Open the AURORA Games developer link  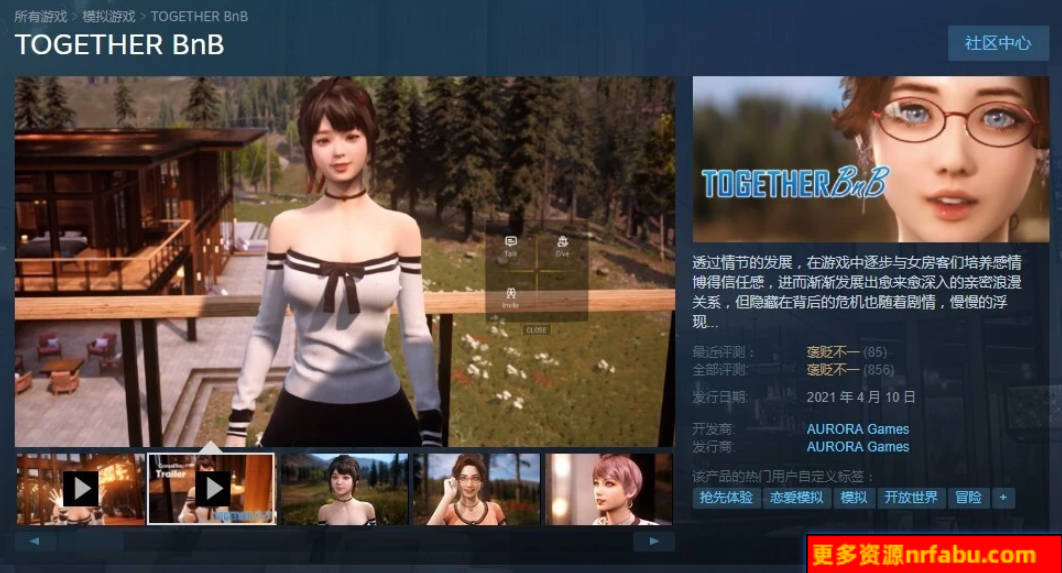click(857, 429)
